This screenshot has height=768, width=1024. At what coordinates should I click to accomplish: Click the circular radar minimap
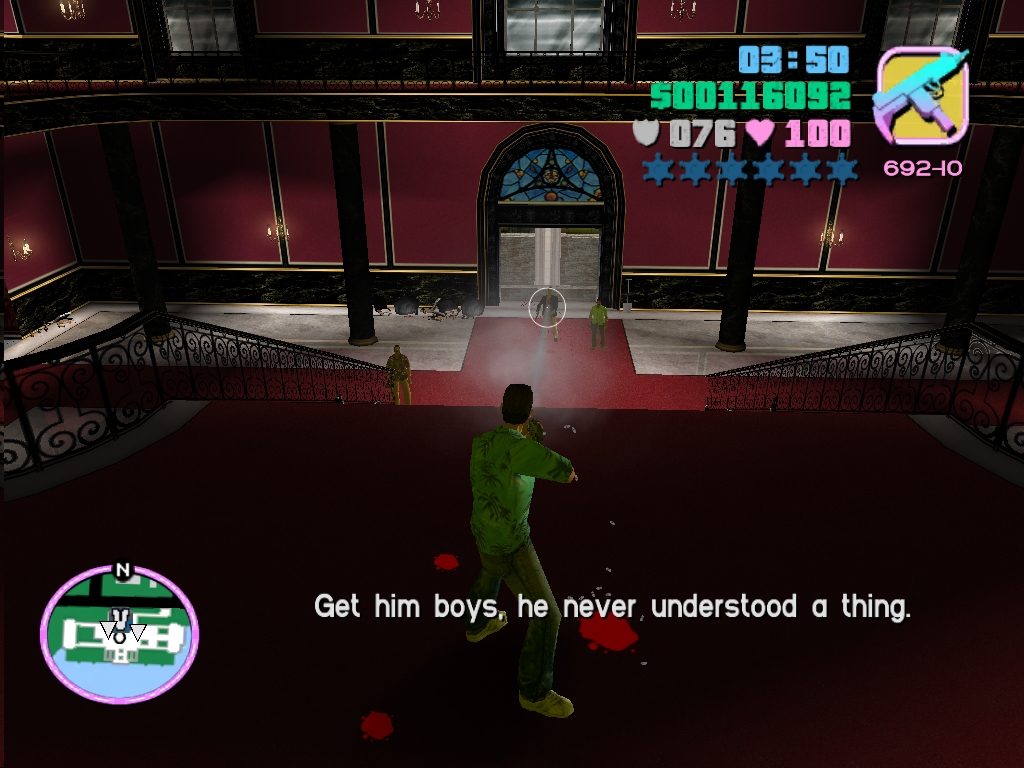pos(119,634)
